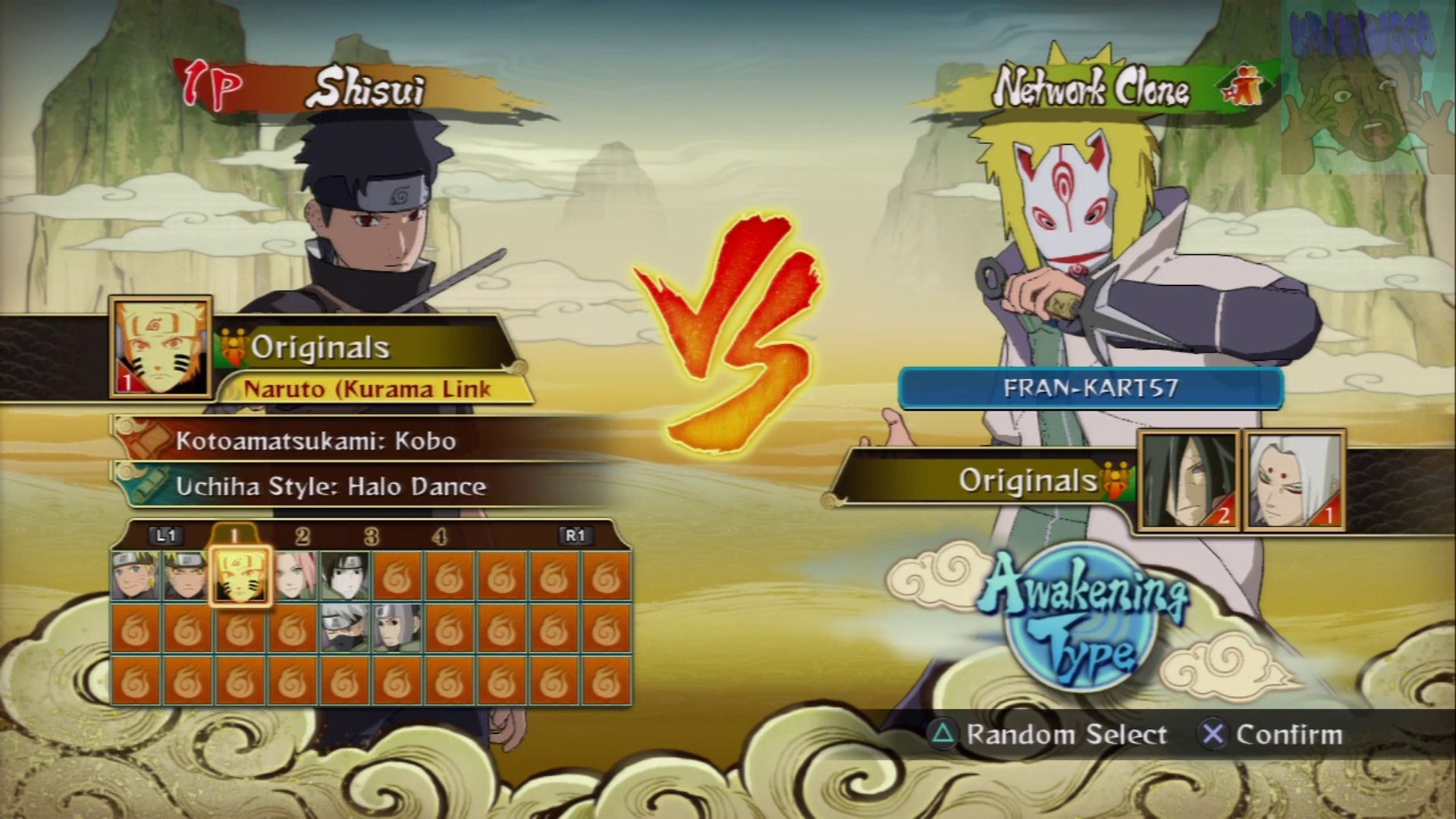Select the blue-eyed young Naruto portrait

135,577
